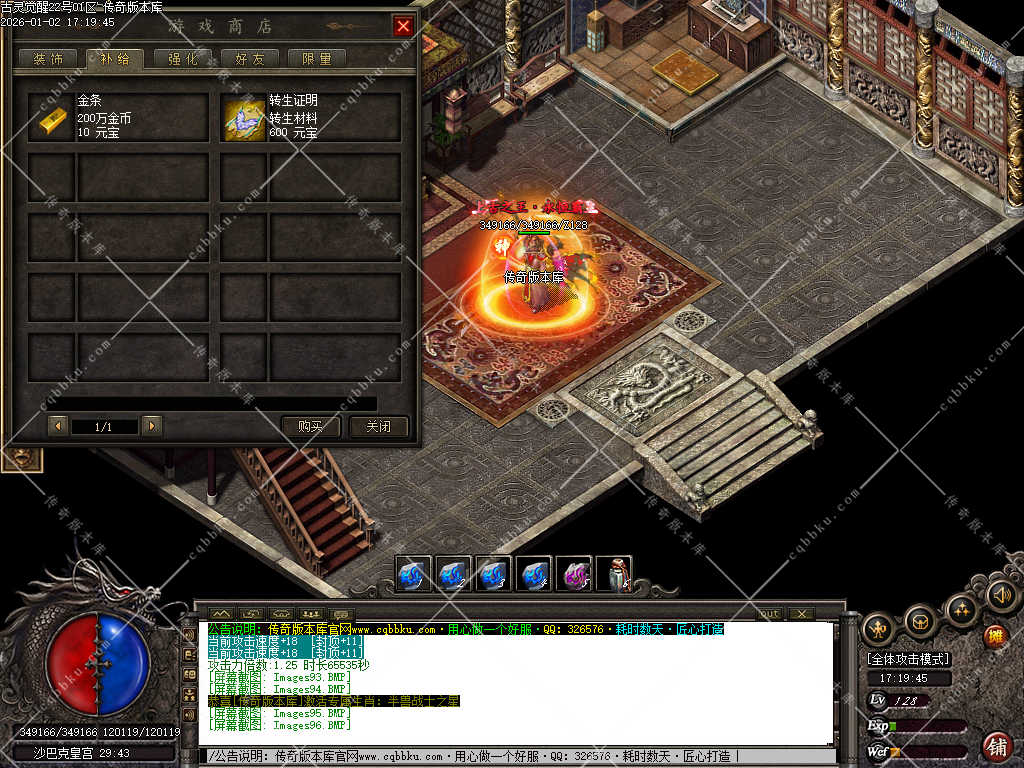Click the round 摊 stall button
The image size is (1024, 768).
(x=995, y=635)
